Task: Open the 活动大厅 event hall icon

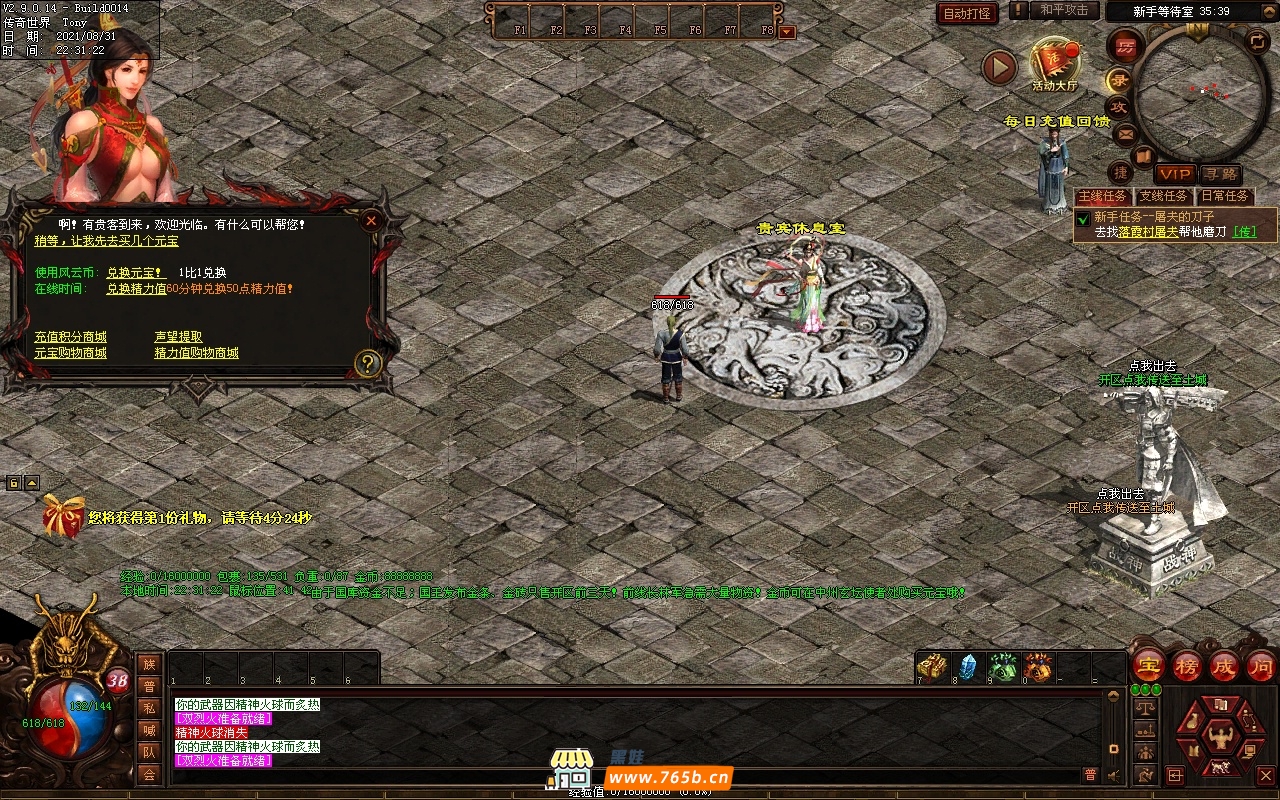Action: point(1055,63)
